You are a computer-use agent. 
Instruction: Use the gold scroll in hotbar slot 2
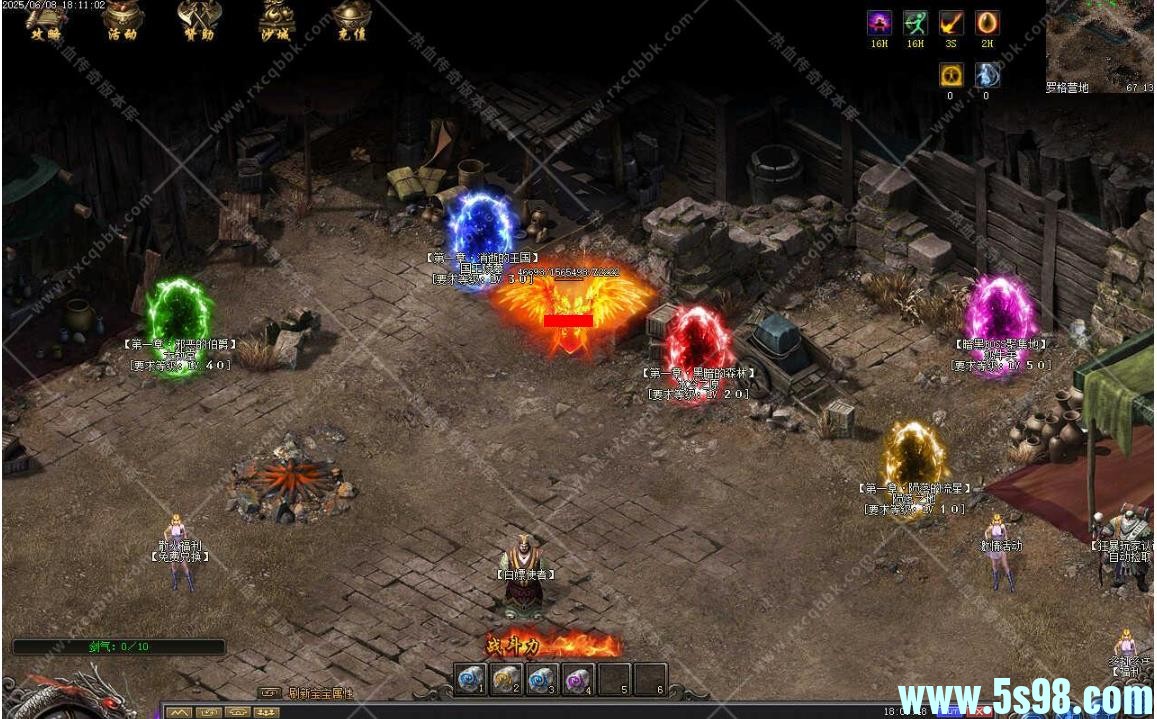(506, 679)
